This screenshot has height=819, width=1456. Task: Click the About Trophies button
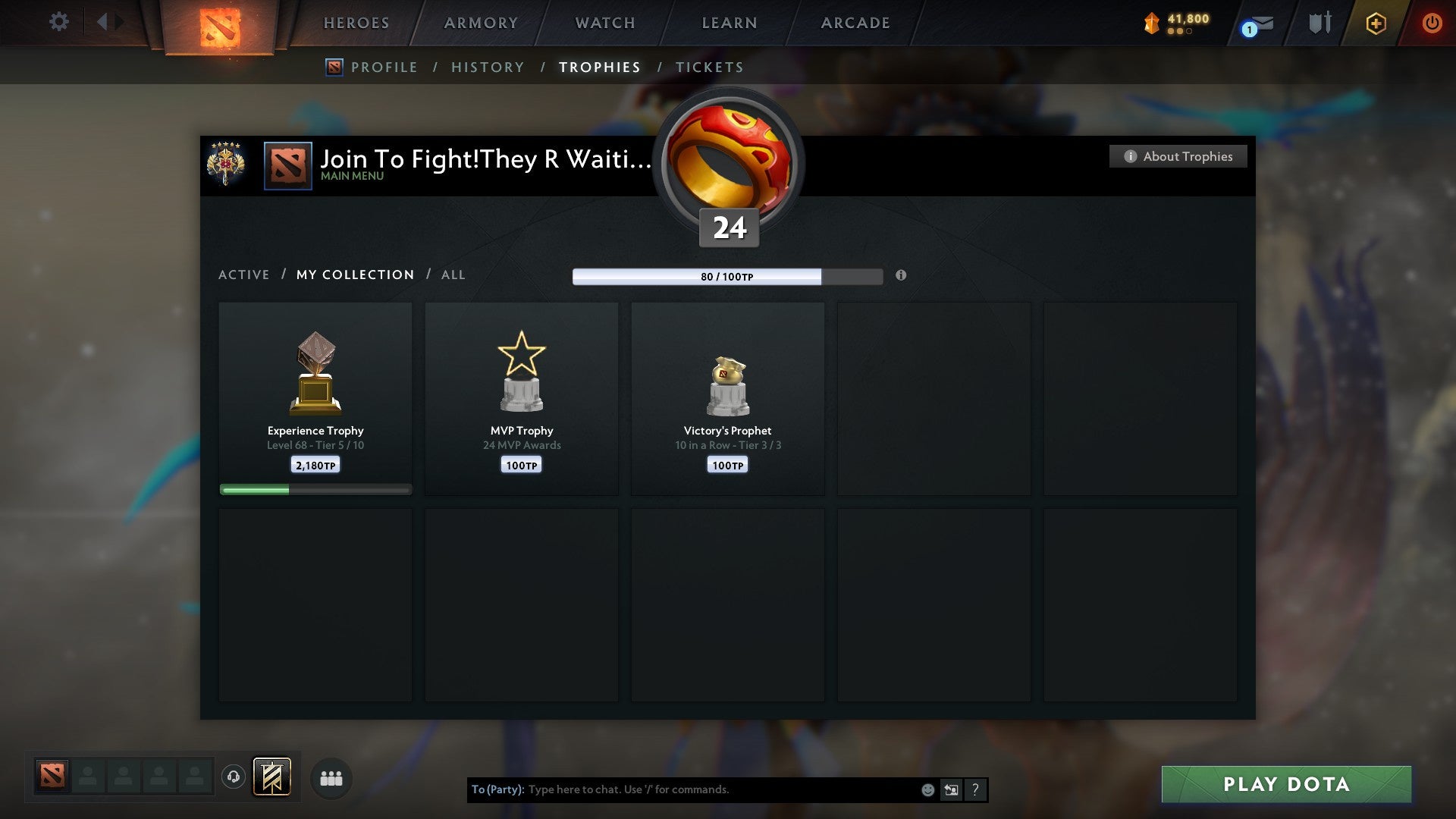1178,156
